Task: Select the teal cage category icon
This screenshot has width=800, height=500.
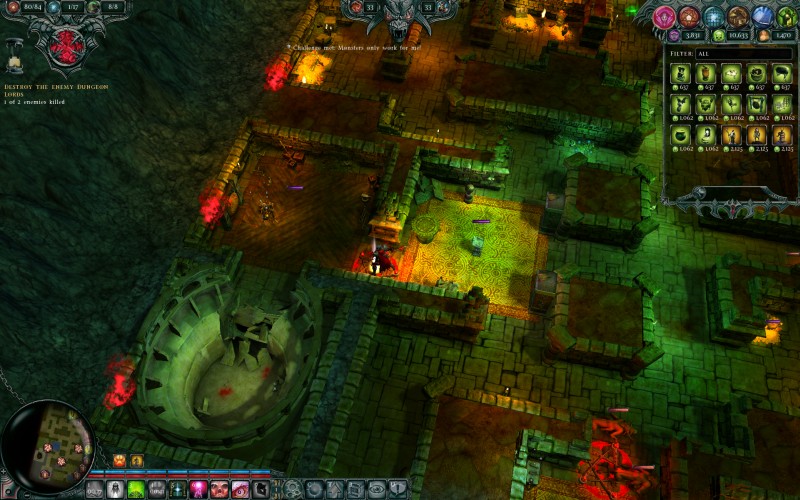Action: pos(713,17)
